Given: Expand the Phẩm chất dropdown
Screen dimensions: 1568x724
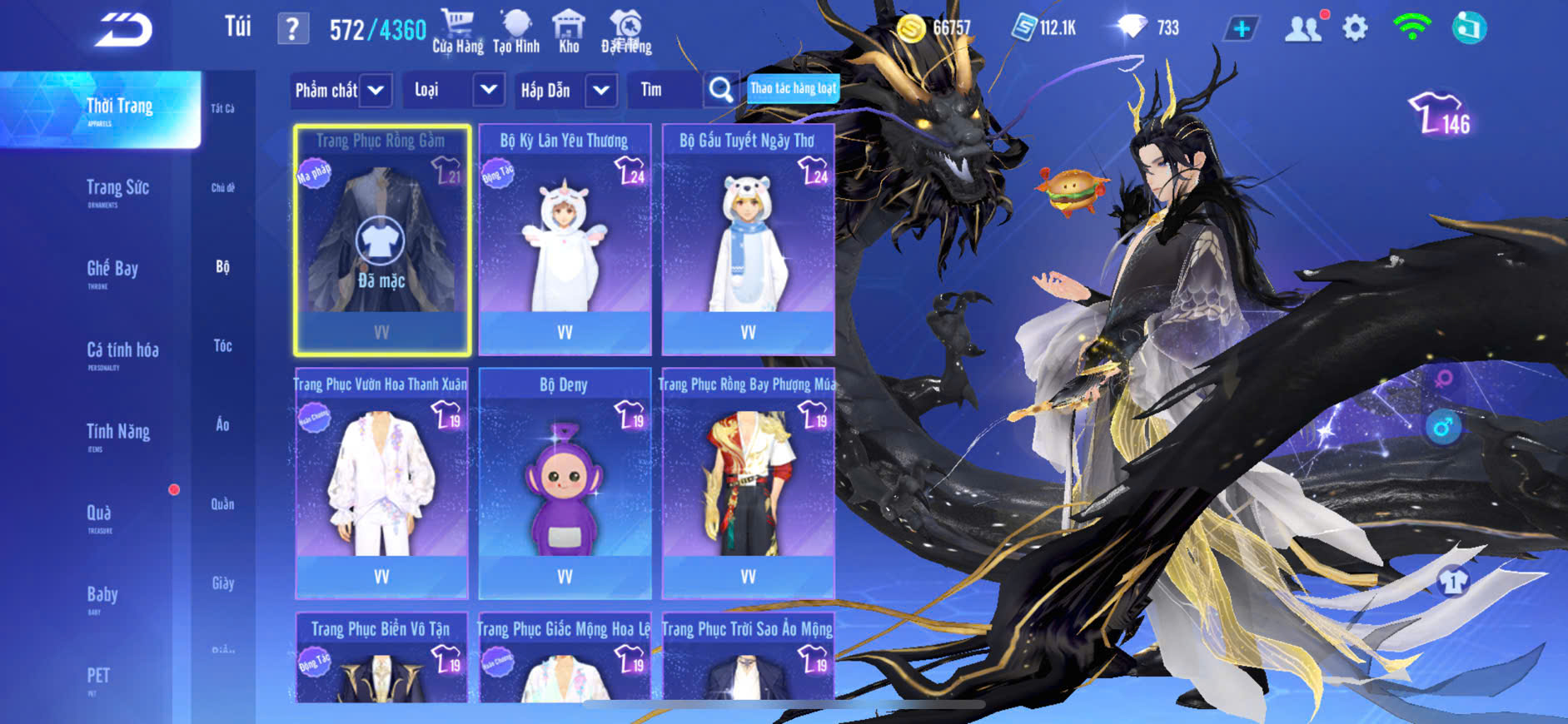Looking at the screenshot, I should 341,90.
